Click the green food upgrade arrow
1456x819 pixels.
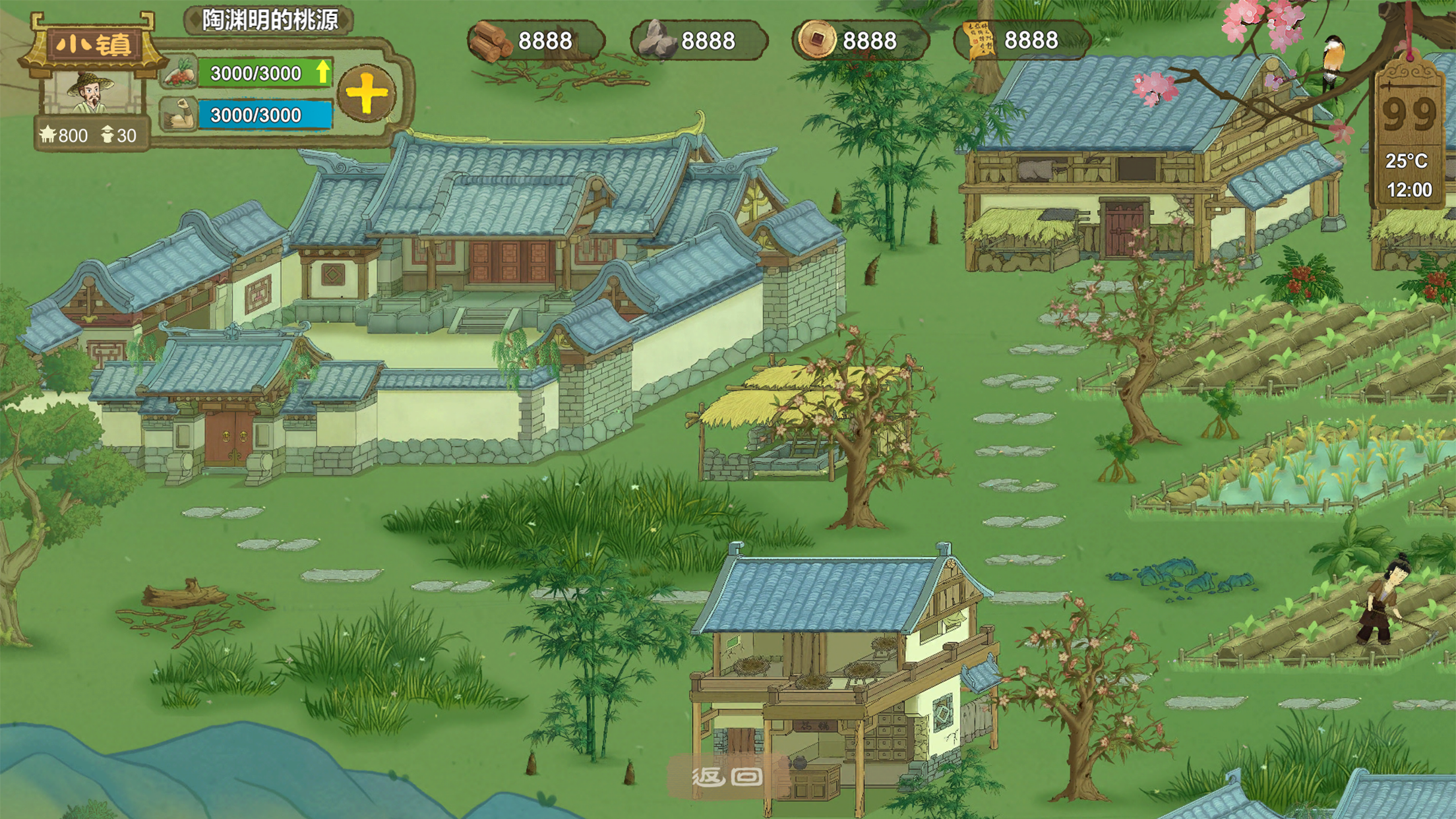pos(322,72)
